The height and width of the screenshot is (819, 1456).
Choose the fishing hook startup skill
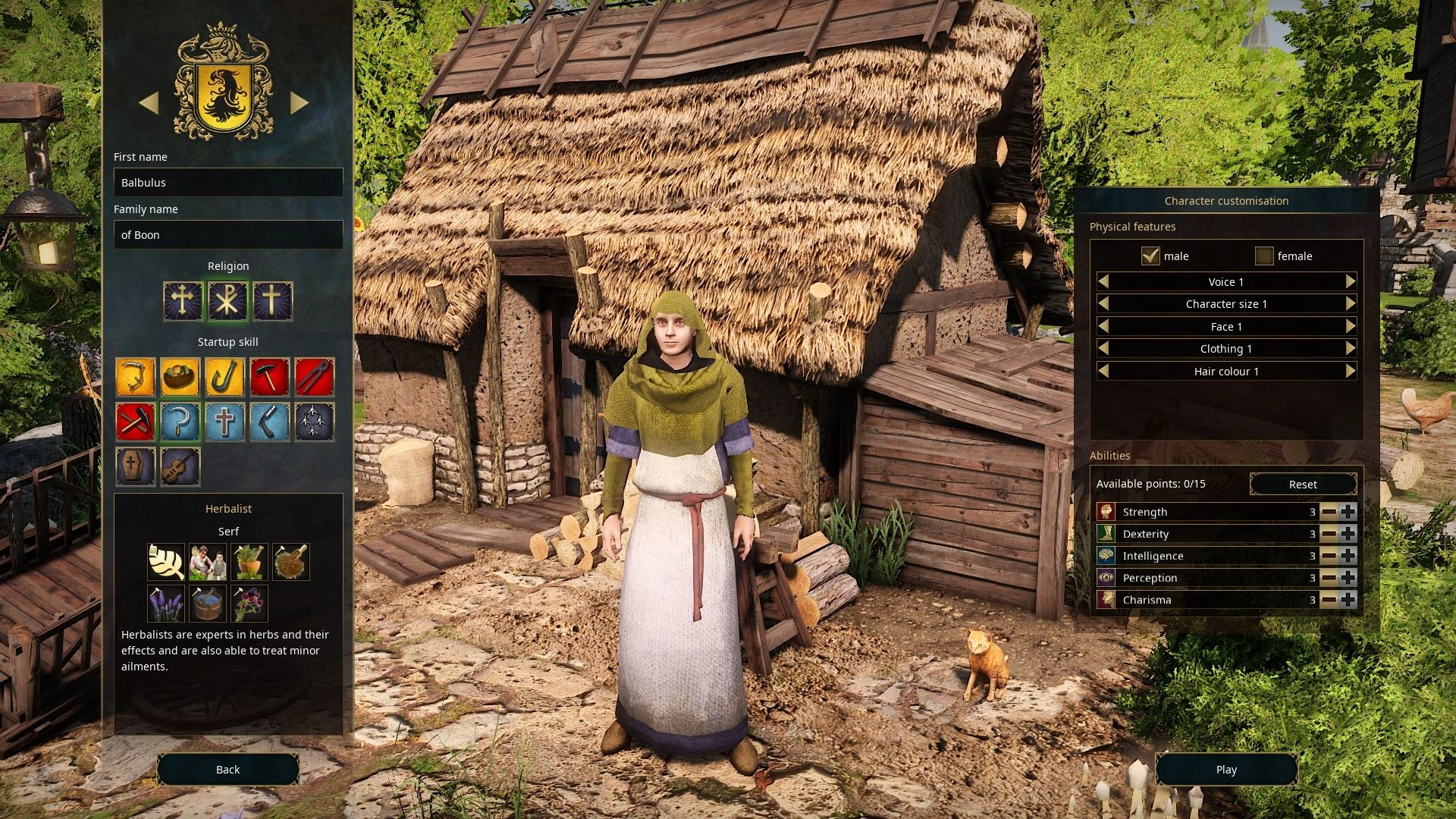tap(225, 377)
